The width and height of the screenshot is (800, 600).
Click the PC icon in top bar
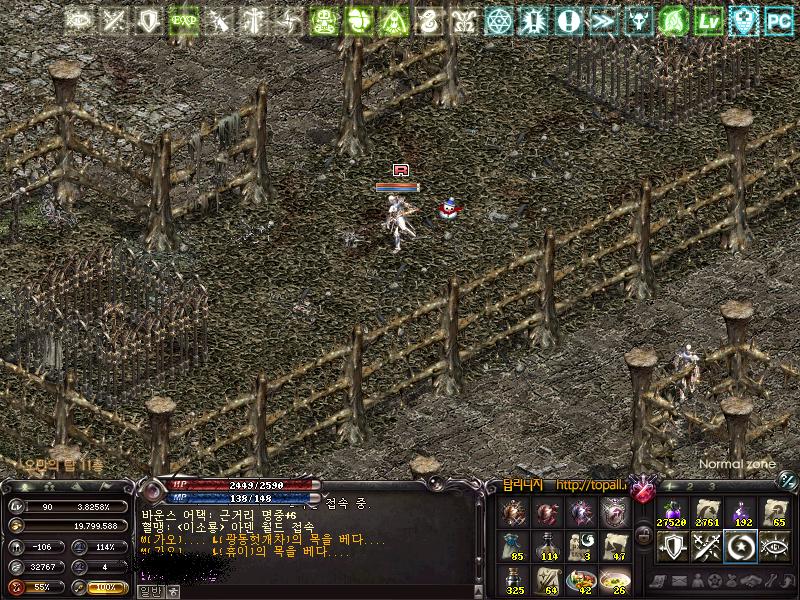(x=779, y=19)
